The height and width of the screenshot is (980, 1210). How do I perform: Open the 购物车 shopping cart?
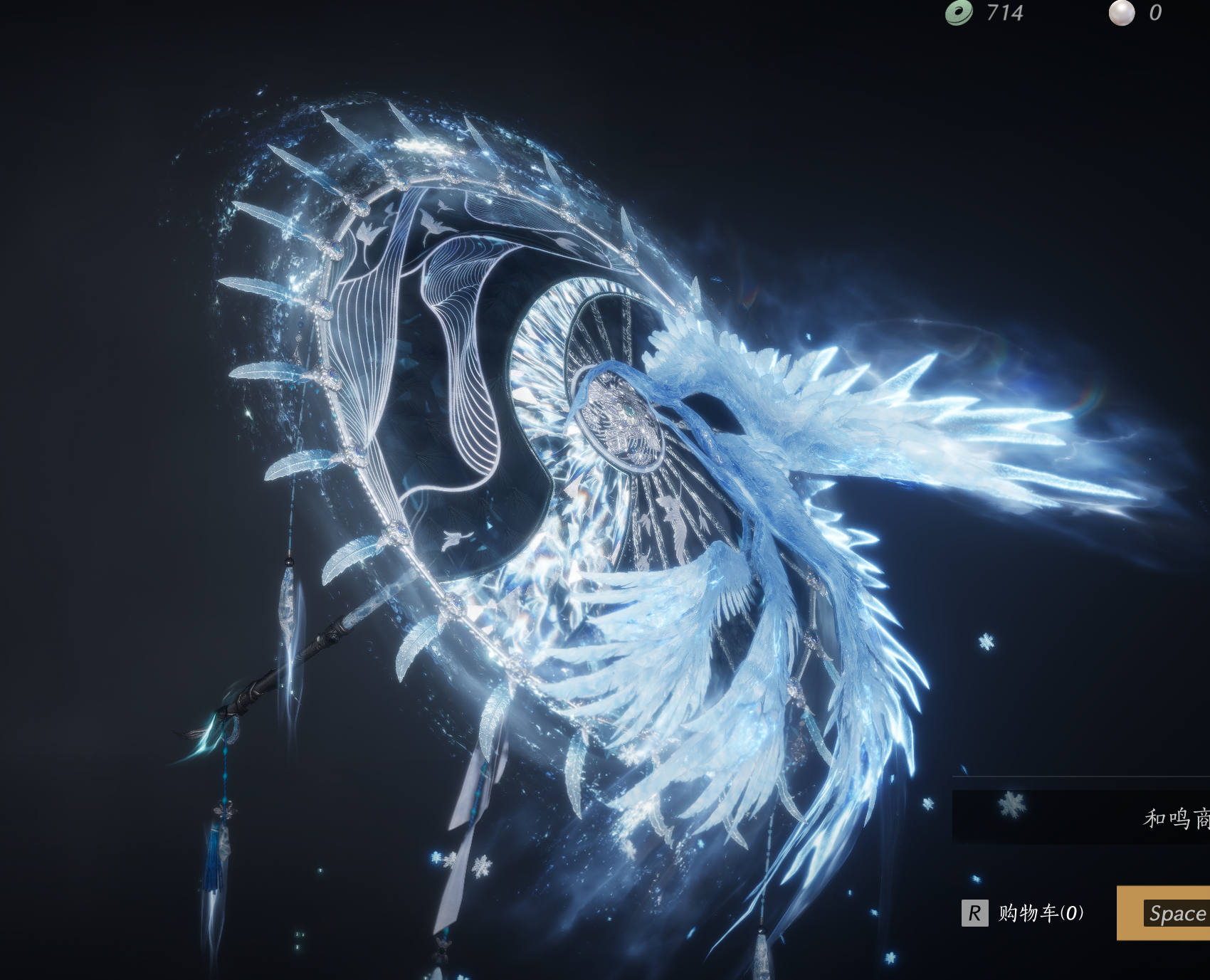(1024, 913)
